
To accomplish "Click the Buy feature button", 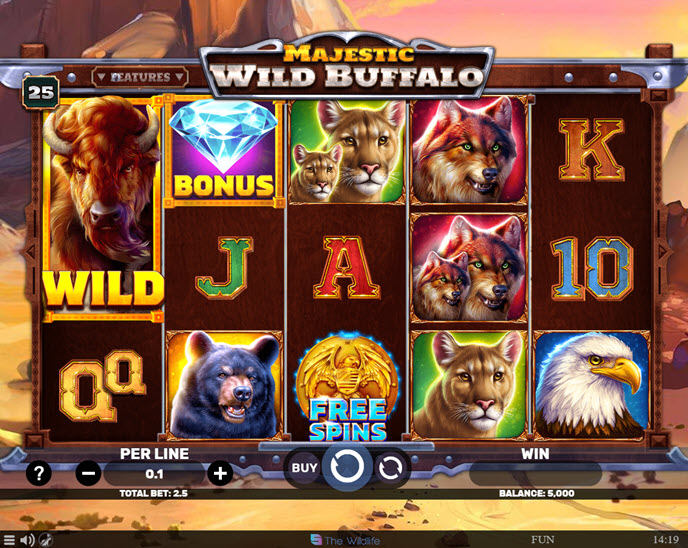I will point(304,466).
